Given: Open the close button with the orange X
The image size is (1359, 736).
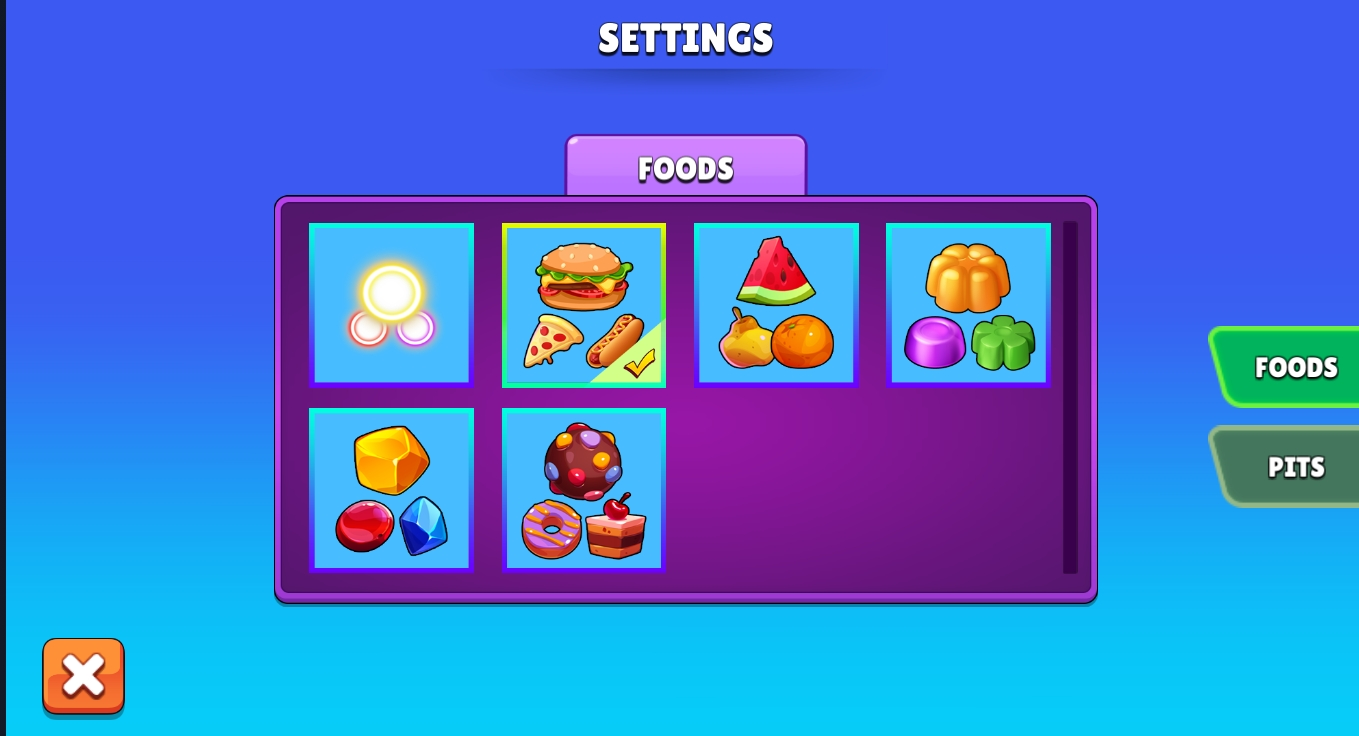Looking at the screenshot, I should click(x=84, y=676).
